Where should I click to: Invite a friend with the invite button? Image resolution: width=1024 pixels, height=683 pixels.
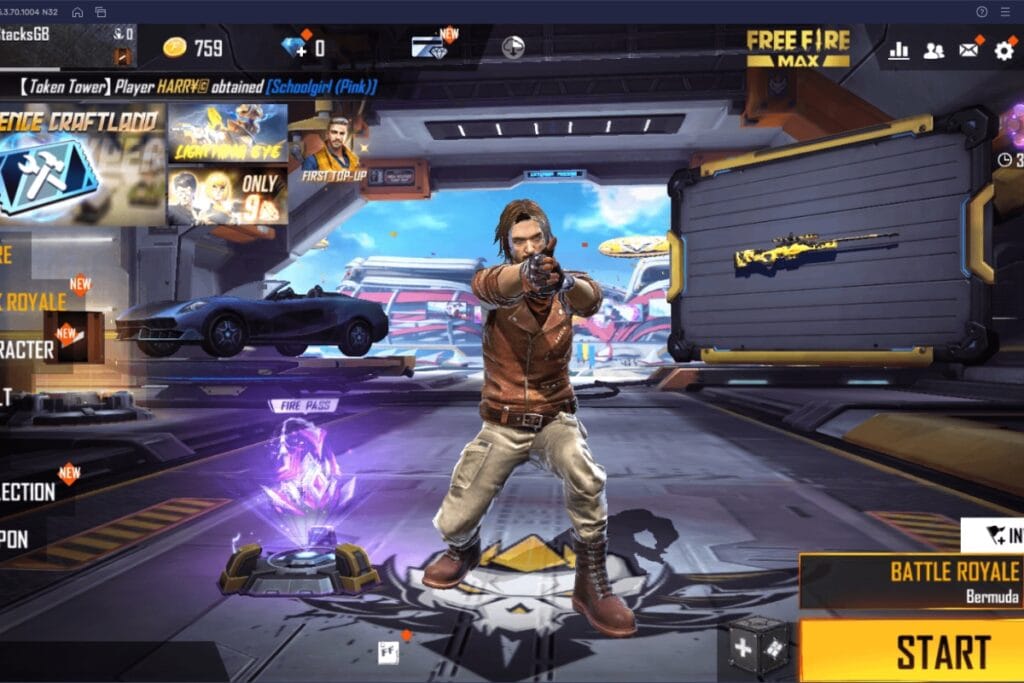click(x=994, y=535)
